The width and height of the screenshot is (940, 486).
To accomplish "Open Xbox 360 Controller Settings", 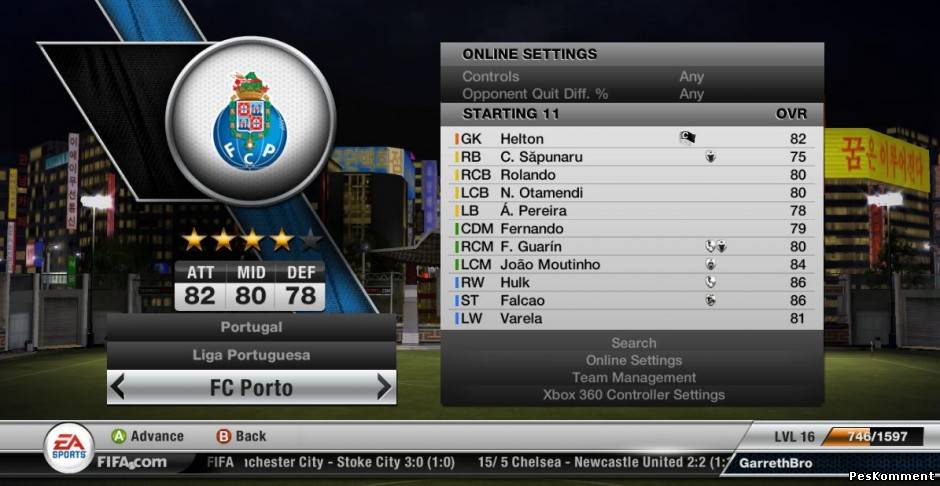I will 633,395.
